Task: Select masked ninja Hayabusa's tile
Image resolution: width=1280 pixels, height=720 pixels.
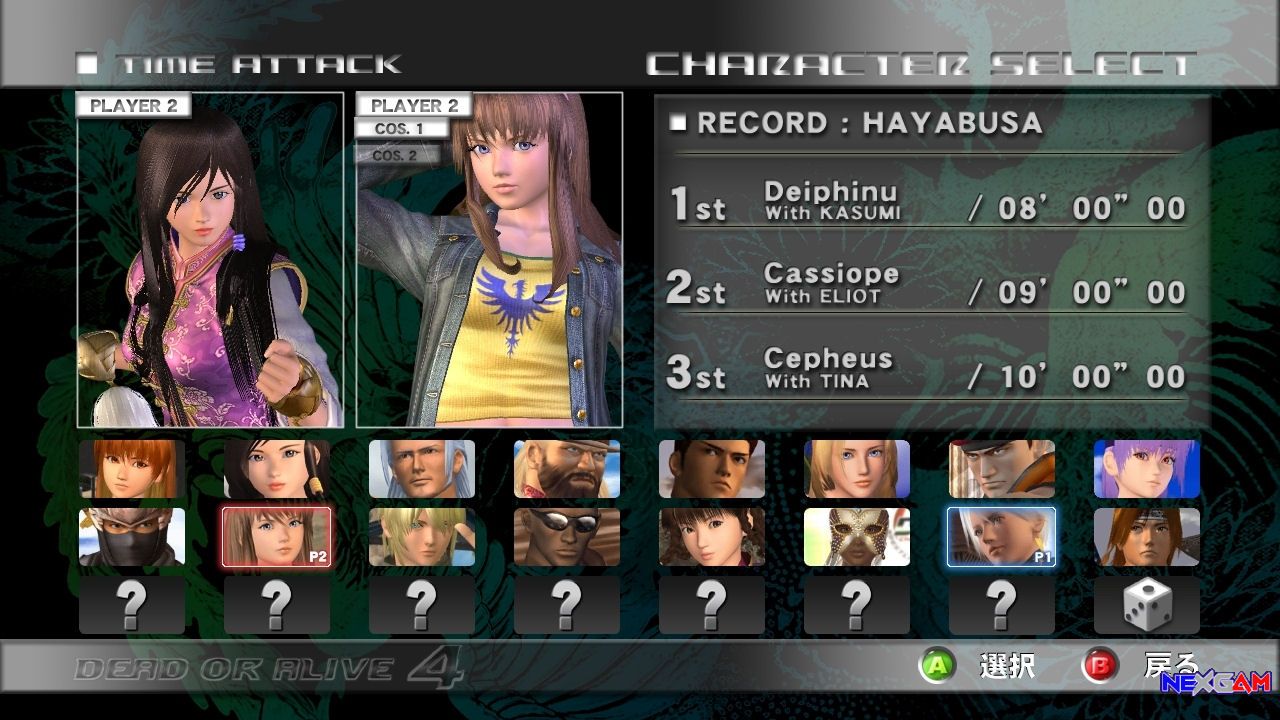Action: (x=132, y=537)
